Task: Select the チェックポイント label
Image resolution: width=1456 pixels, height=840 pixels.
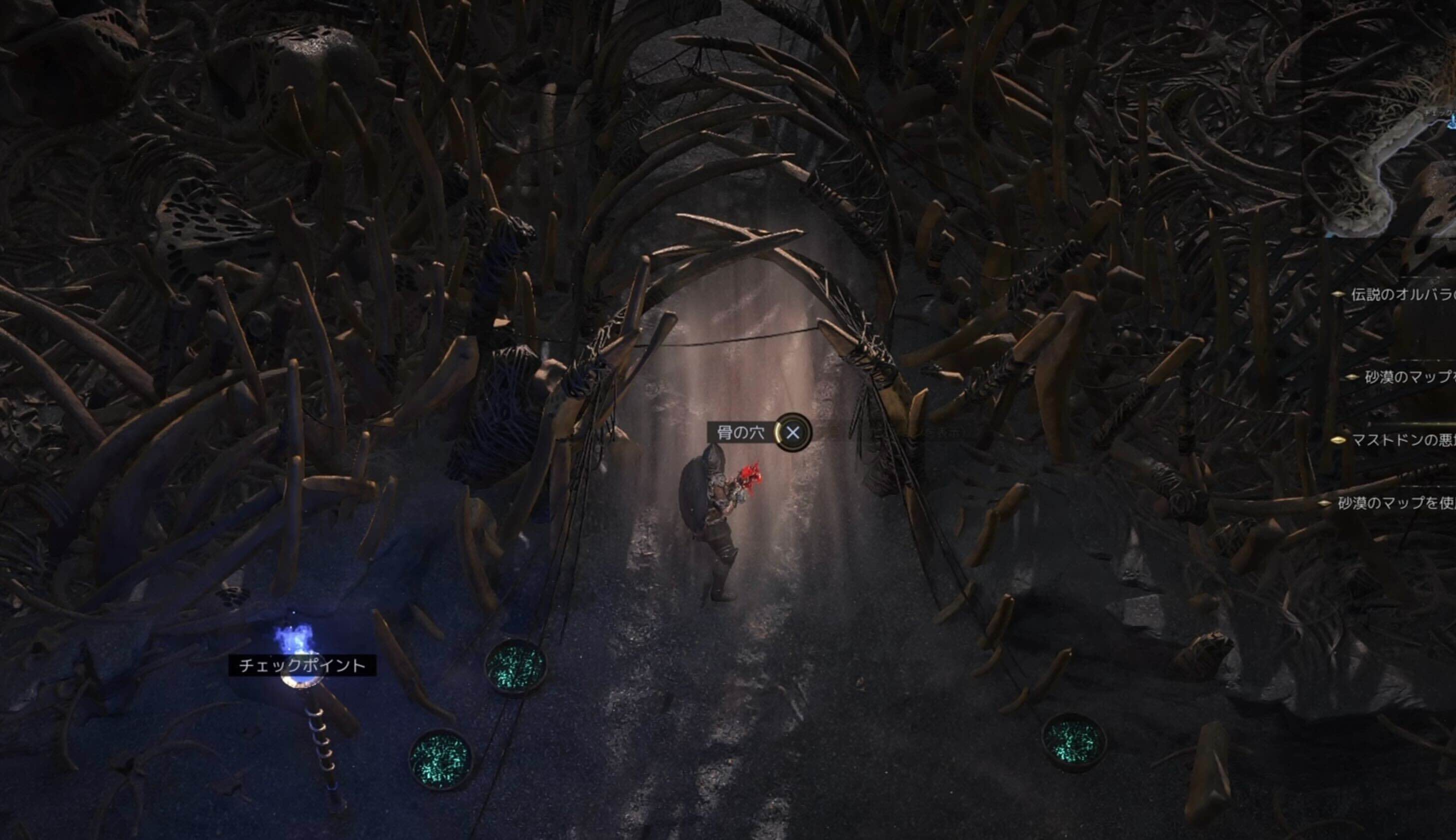Action: pyautogui.click(x=302, y=665)
